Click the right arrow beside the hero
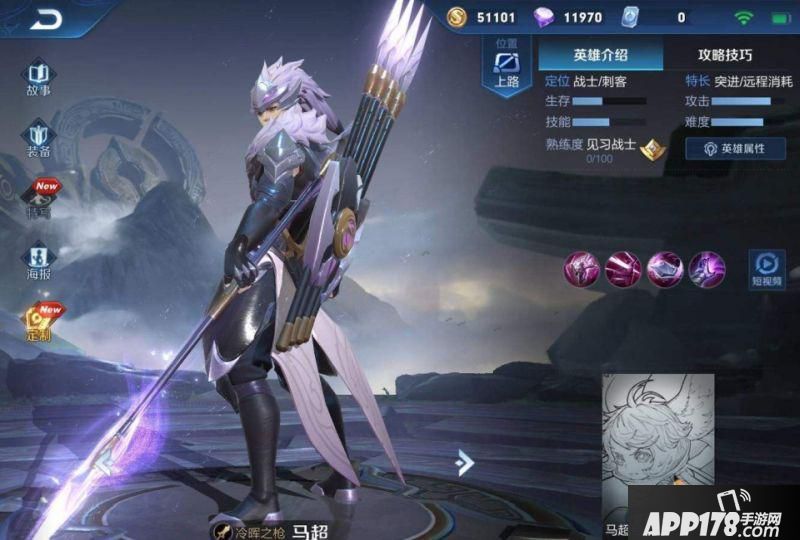The height and width of the screenshot is (540, 800). click(x=464, y=461)
